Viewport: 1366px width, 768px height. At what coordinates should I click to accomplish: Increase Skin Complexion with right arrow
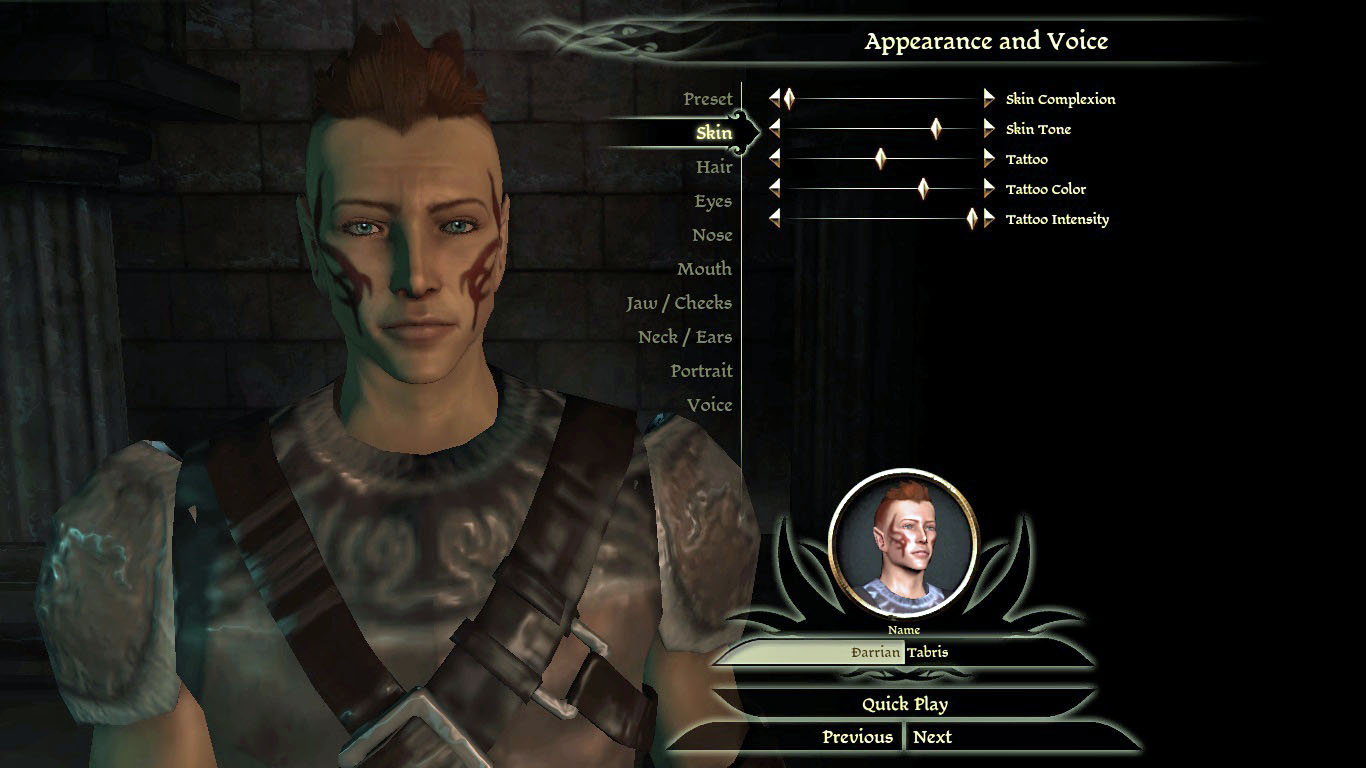tap(989, 98)
